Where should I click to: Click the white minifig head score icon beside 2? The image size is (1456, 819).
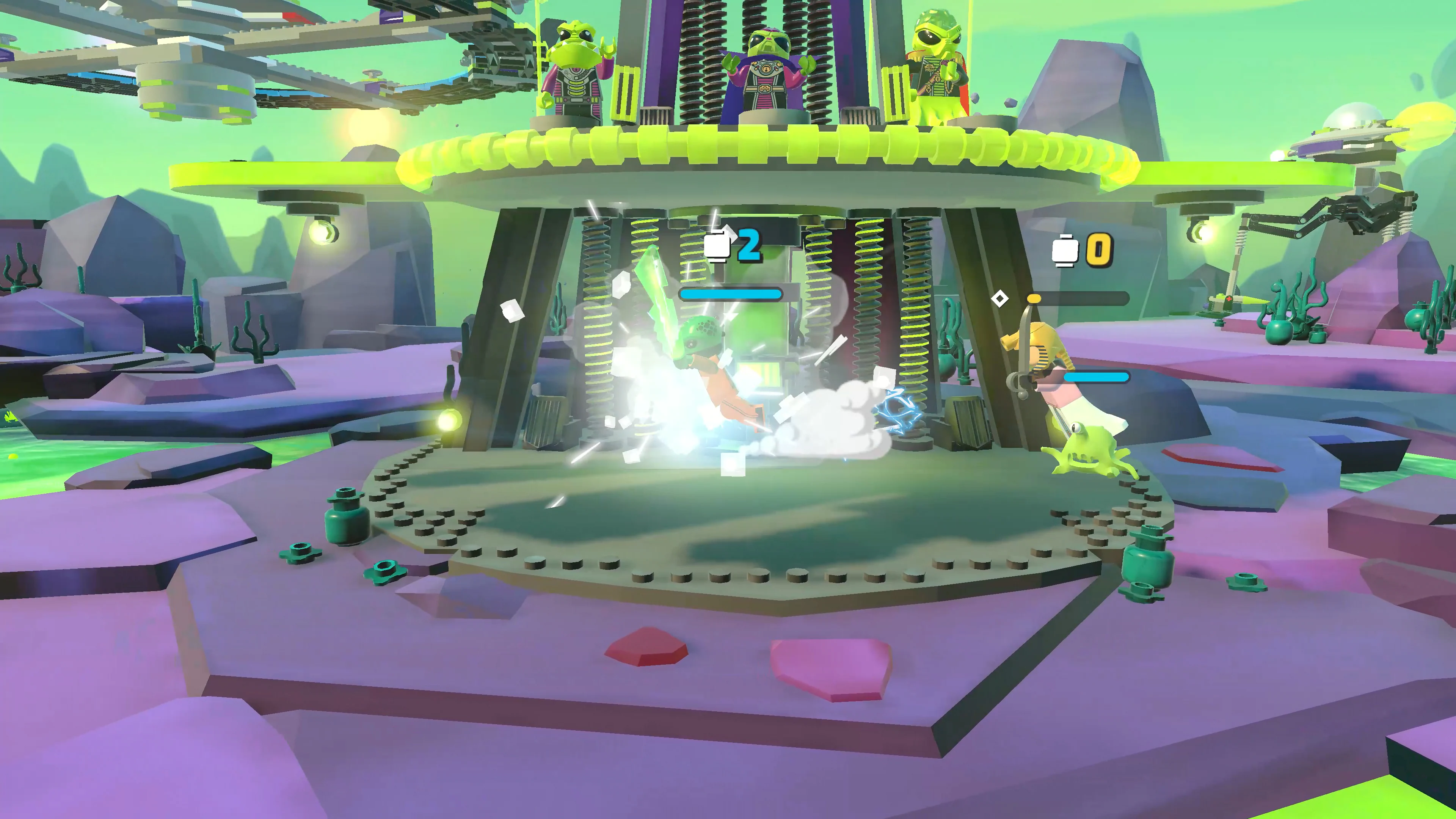click(x=717, y=247)
